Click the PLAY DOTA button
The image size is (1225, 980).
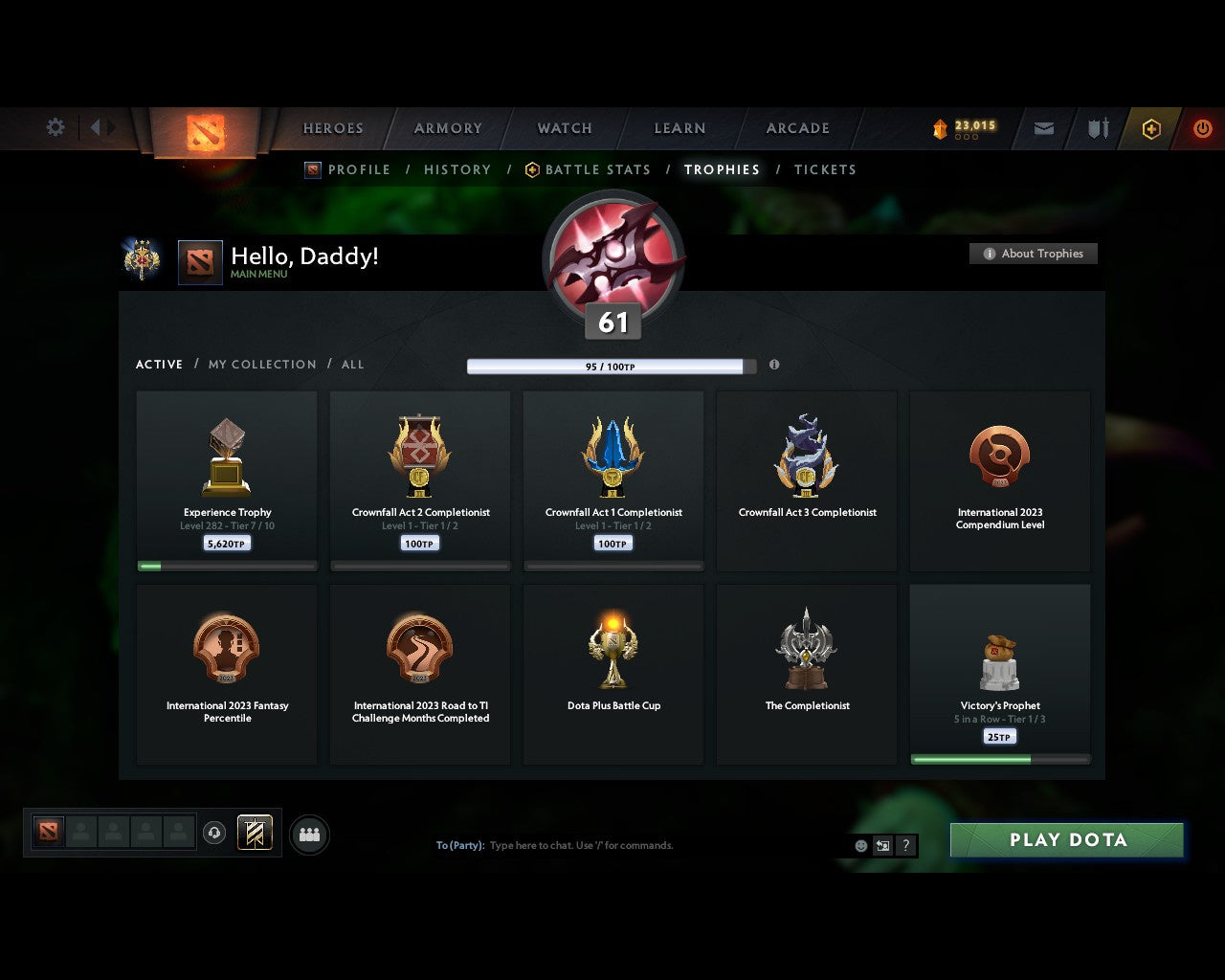(x=1066, y=839)
